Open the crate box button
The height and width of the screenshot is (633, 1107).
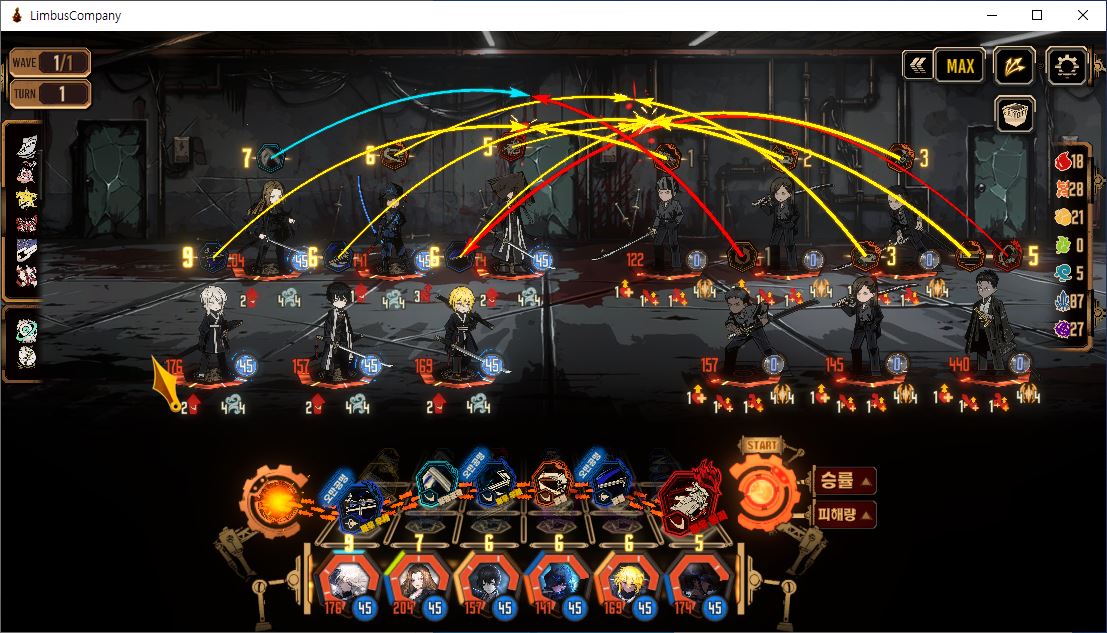(1014, 114)
